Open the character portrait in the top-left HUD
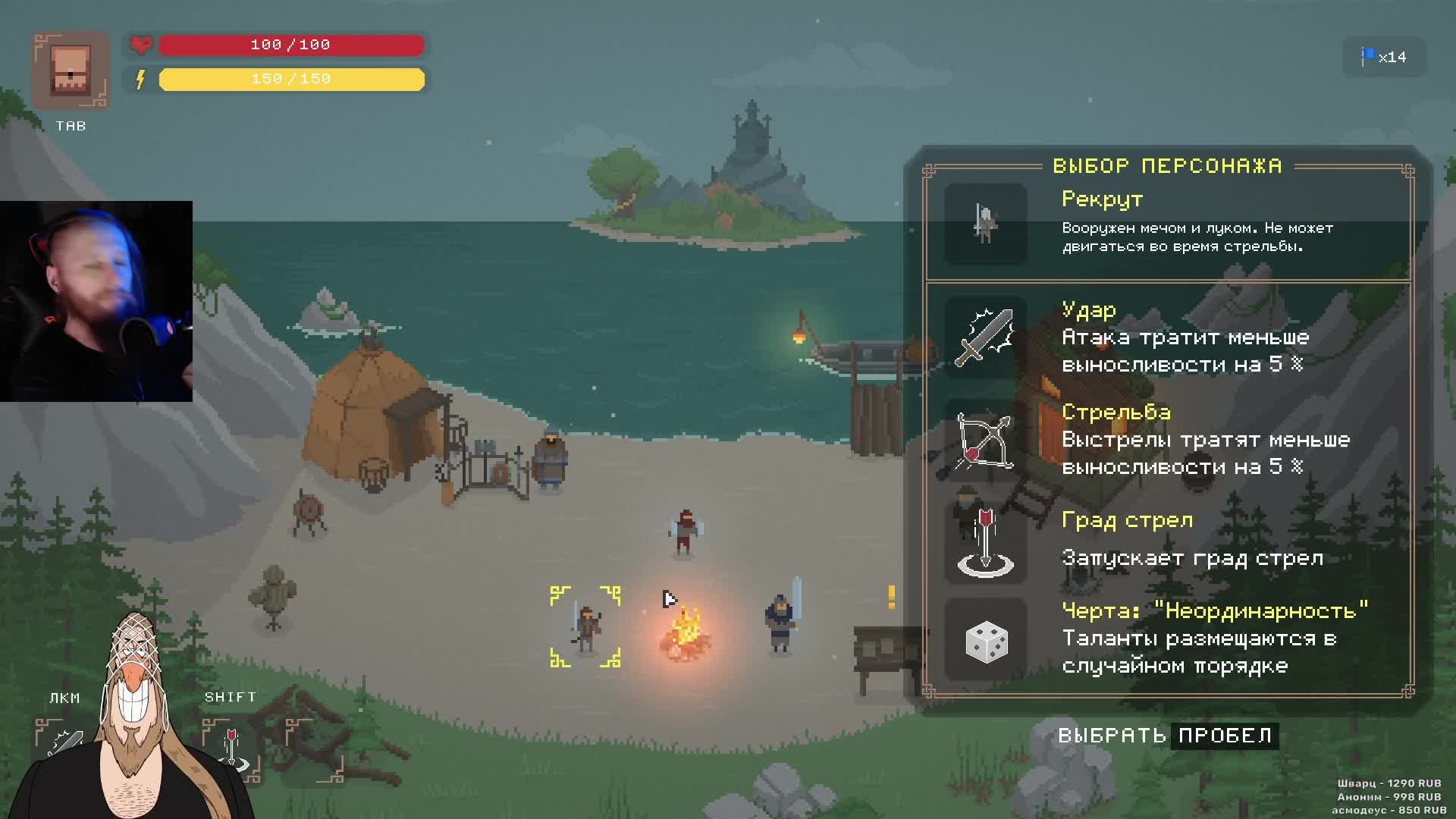This screenshot has height=819, width=1456. click(71, 71)
